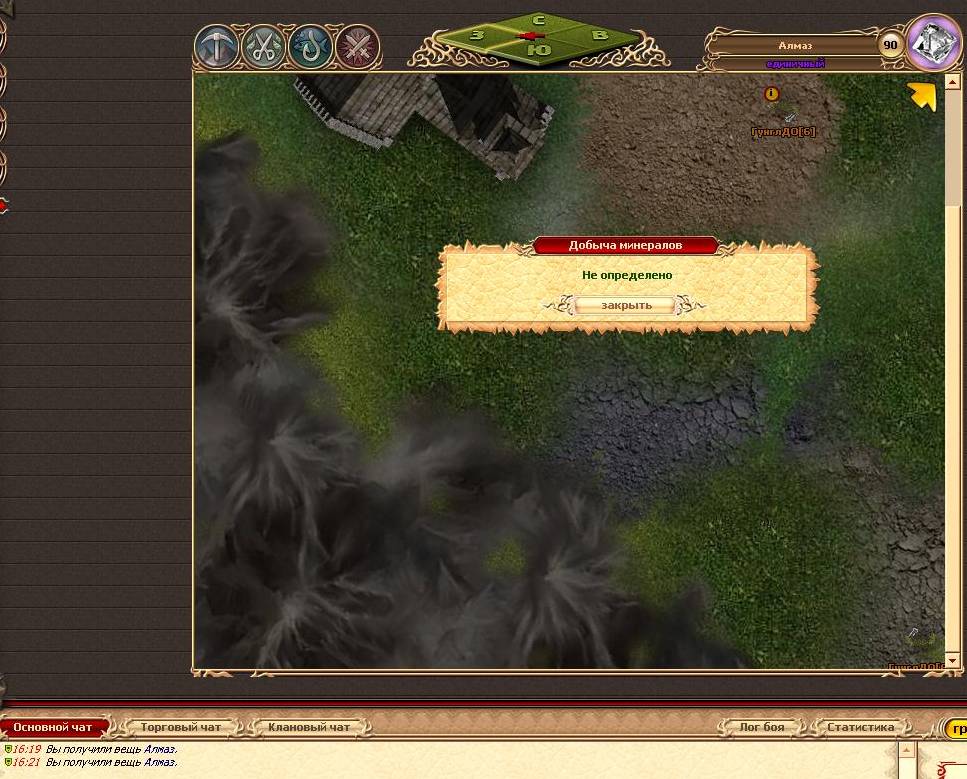Switch to the Основной чат tab

53,727
